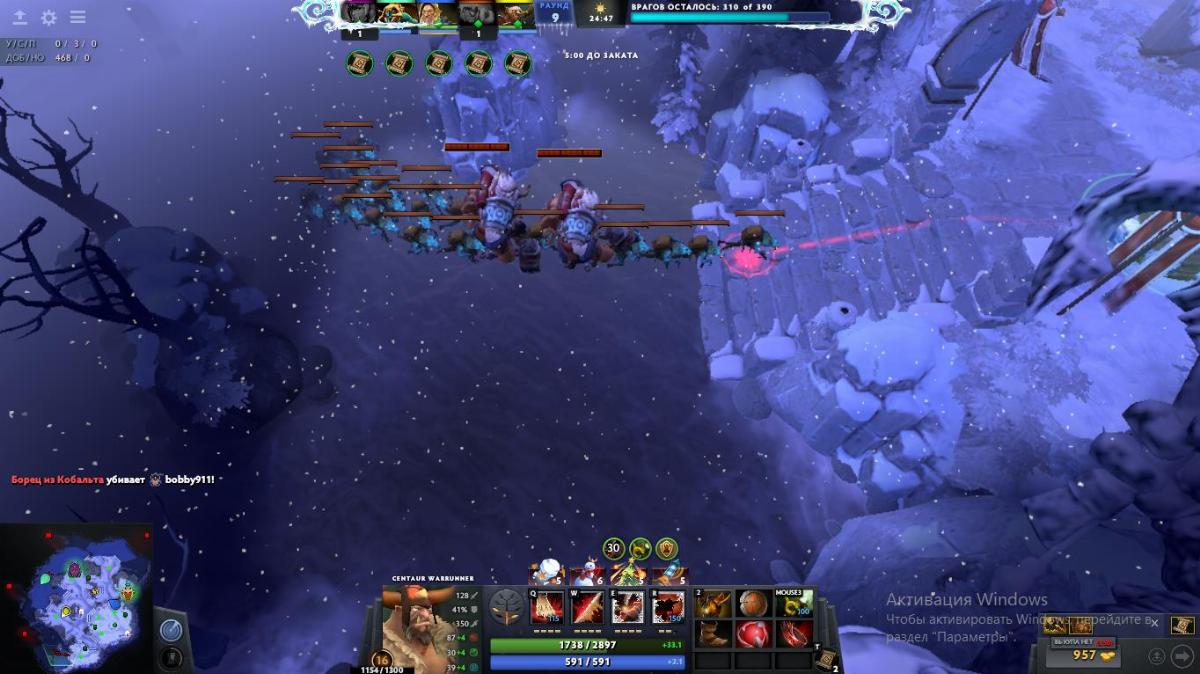Image resolution: width=1200 pixels, height=674 pixels.
Task: Use the Christmas tree consumable
Action: [628, 574]
